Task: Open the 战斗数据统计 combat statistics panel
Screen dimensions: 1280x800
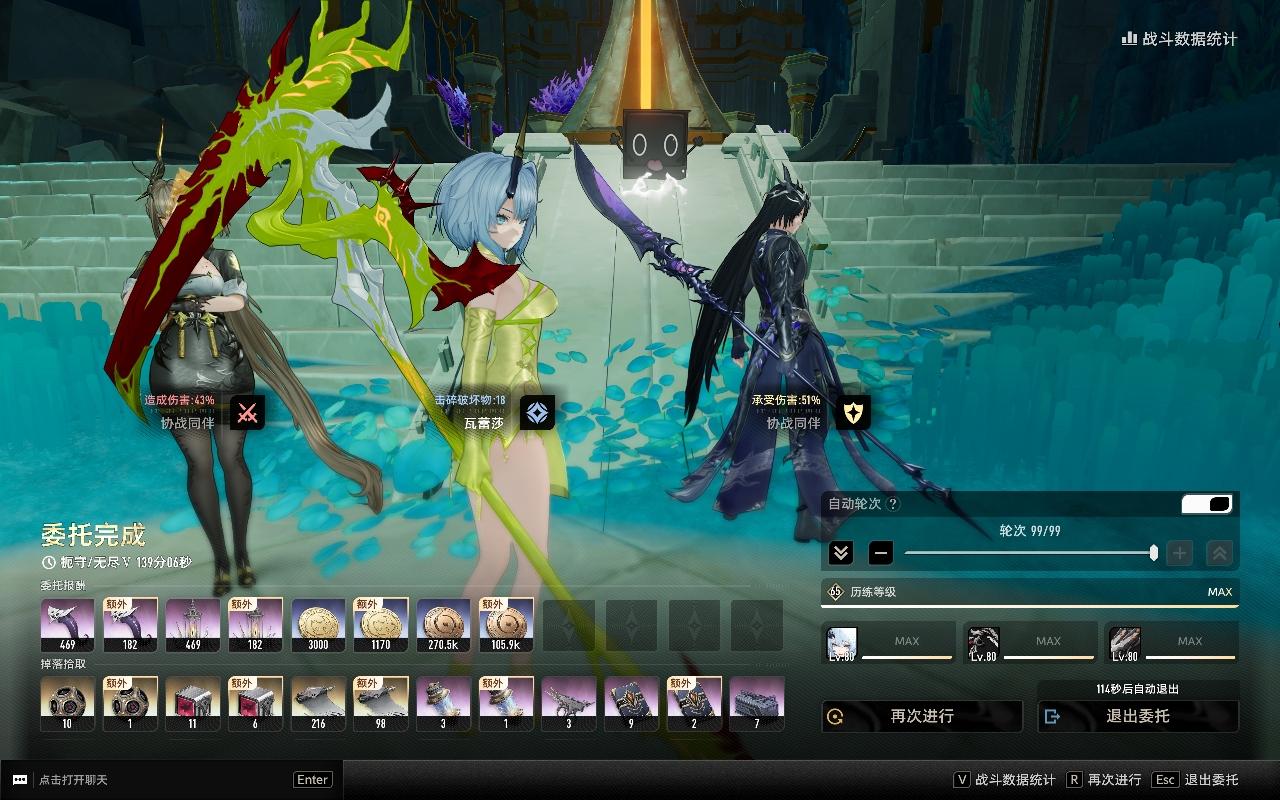Action: pyautogui.click(x=1179, y=39)
